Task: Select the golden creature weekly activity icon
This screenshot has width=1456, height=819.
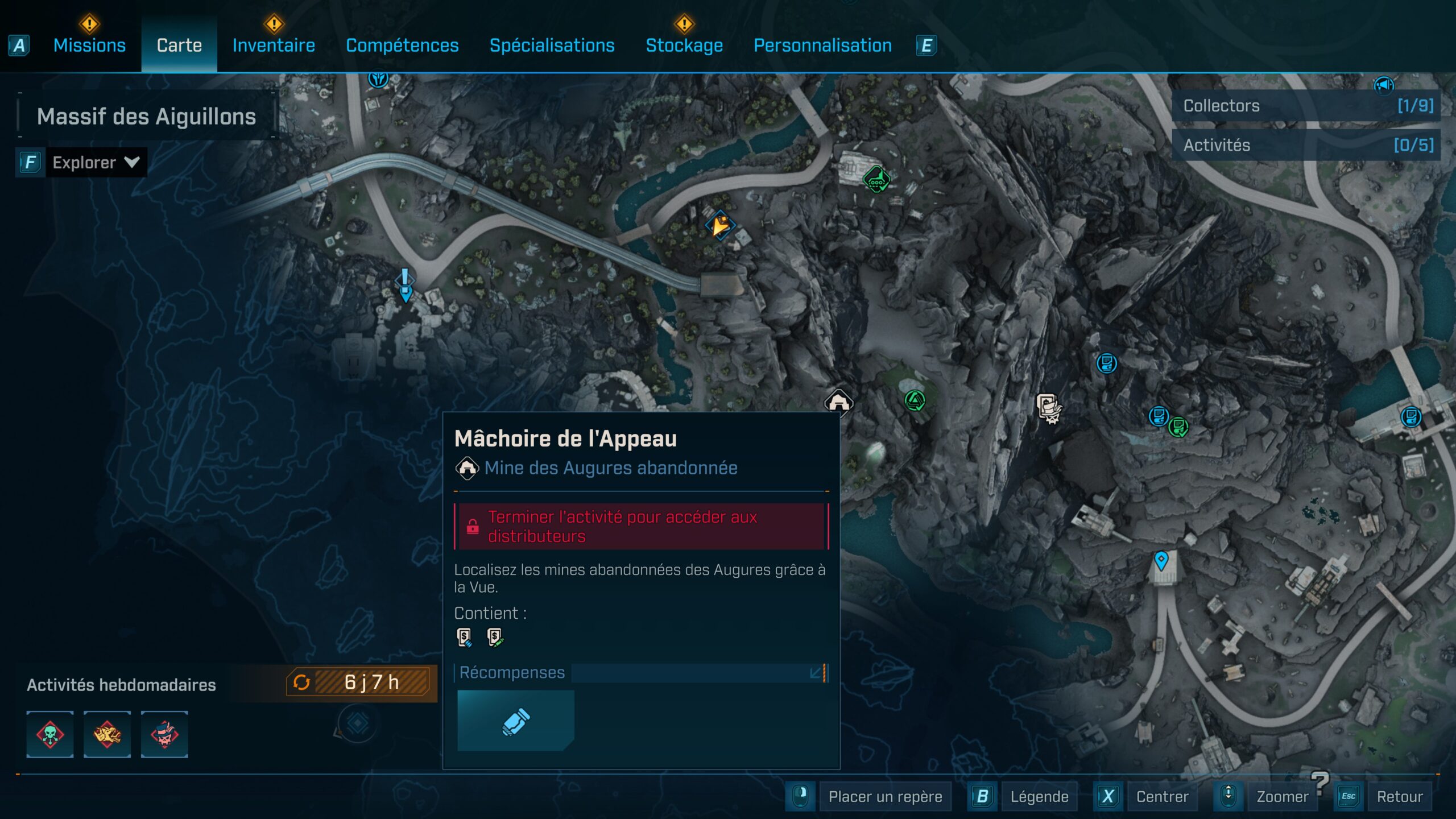Action: [x=107, y=735]
